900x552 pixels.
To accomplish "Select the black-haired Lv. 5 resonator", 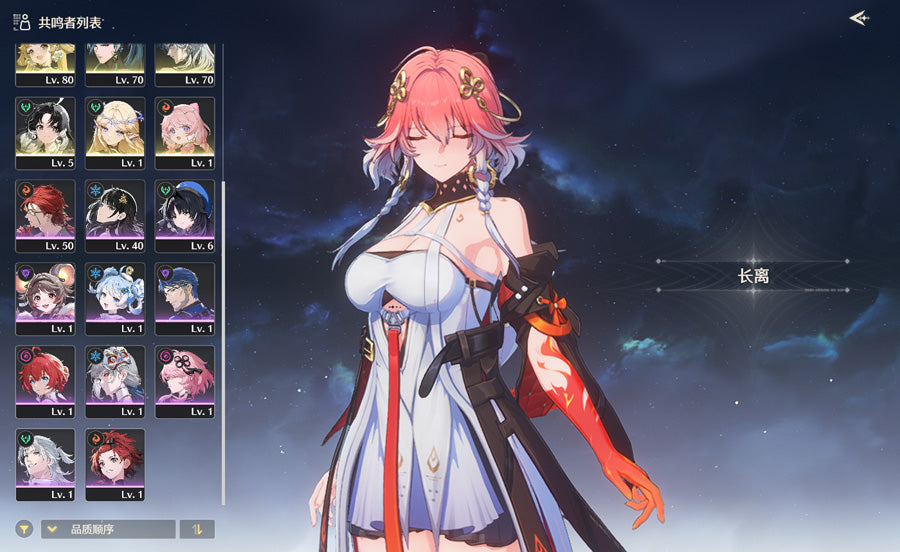I will click(45, 132).
